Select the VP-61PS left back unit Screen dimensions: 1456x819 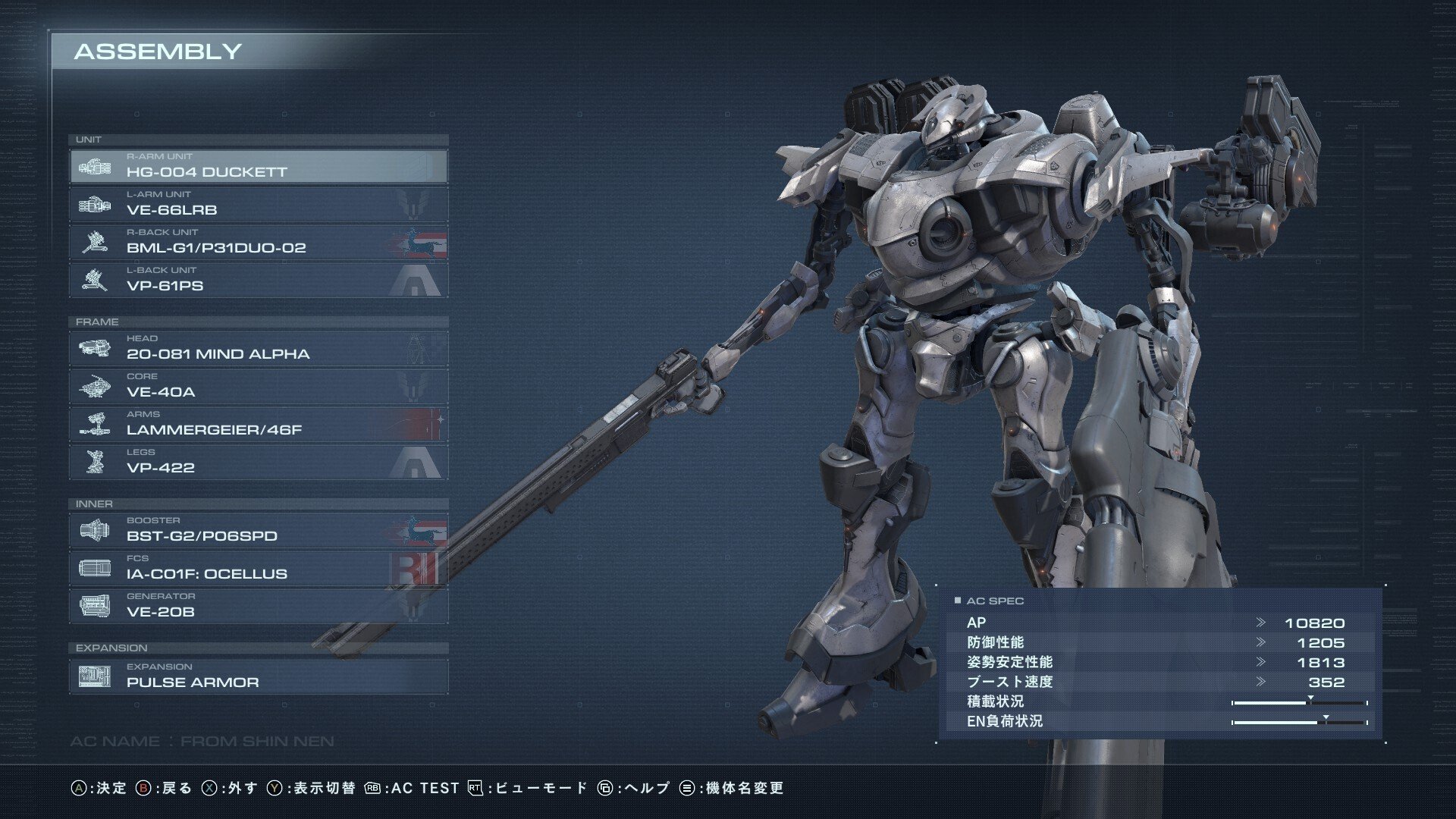pyautogui.click(x=258, y=280)
